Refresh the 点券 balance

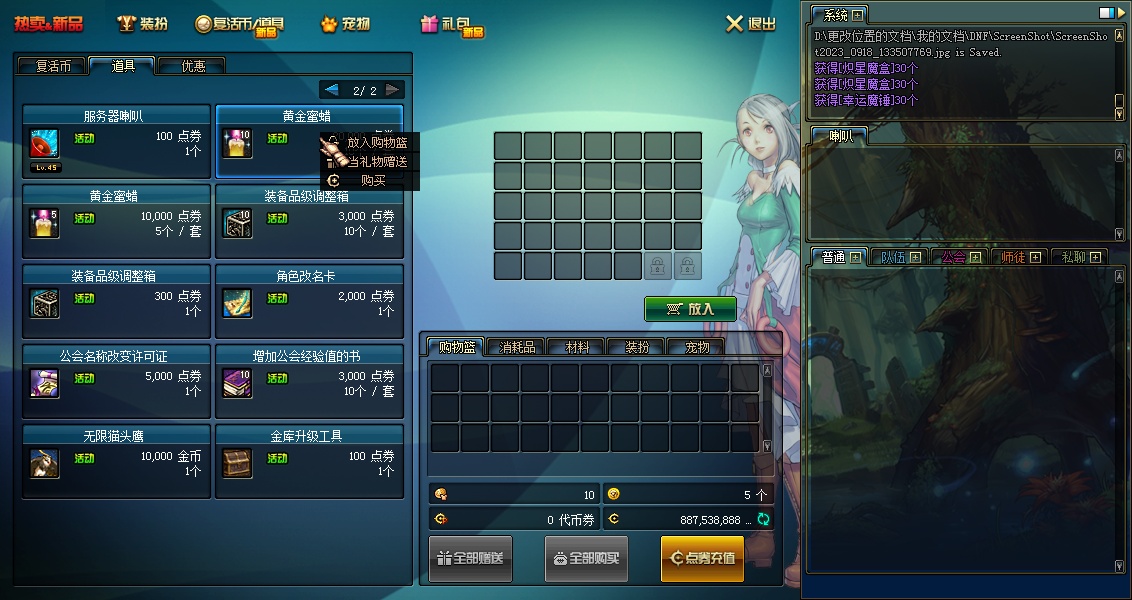763,519
